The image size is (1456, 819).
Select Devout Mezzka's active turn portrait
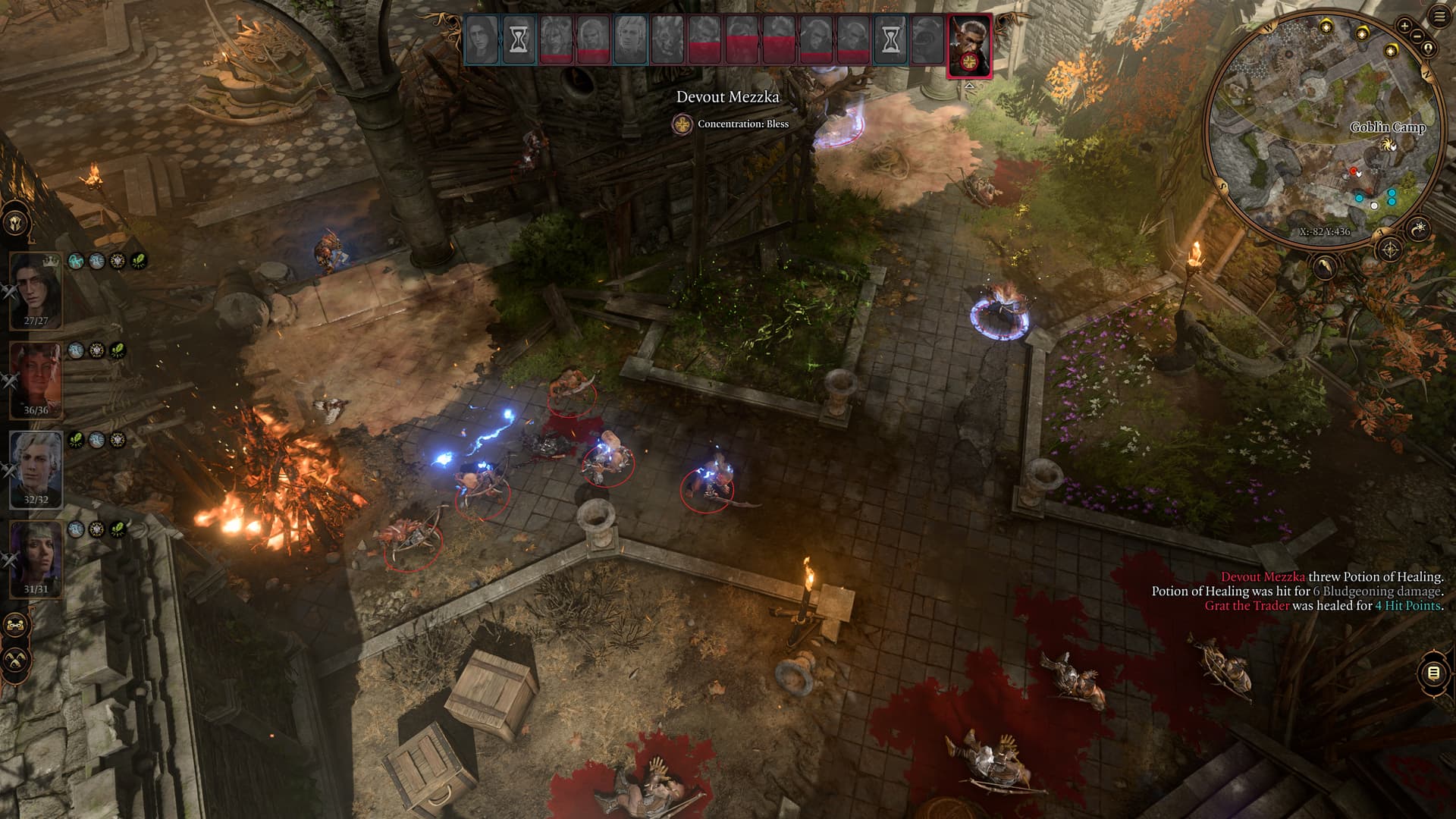[969, 45]
